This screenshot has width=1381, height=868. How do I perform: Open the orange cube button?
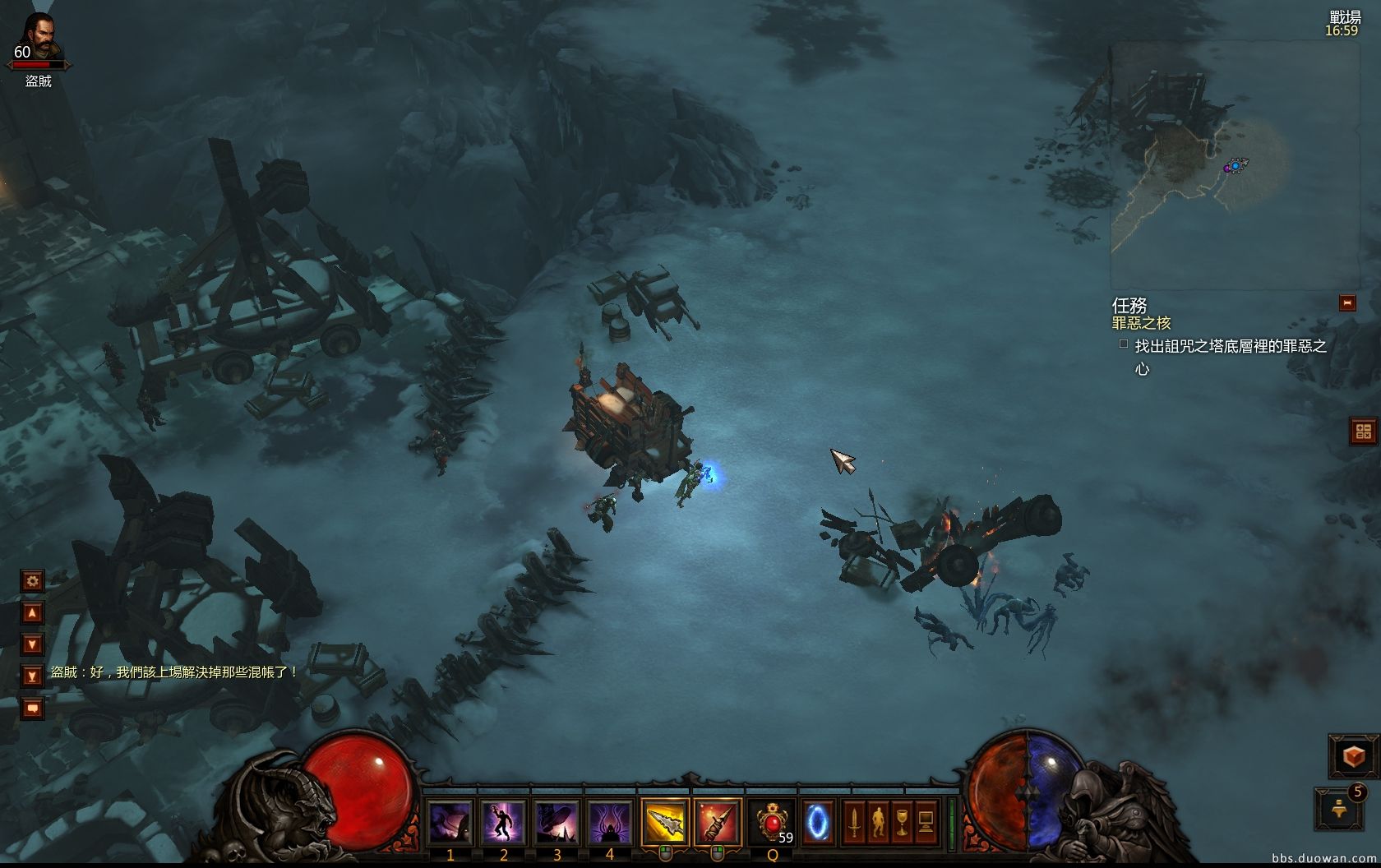(x=1354, y=756)
